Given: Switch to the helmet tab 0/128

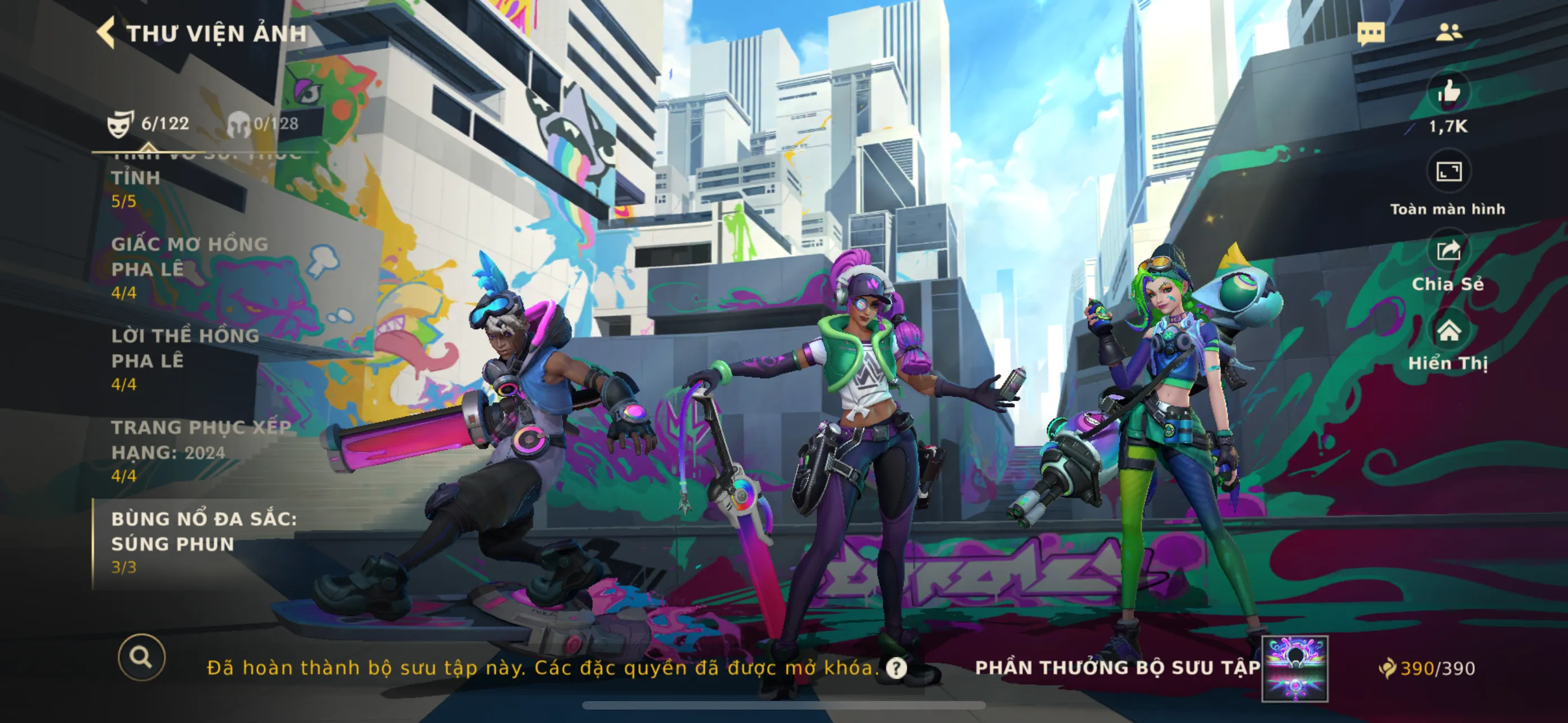Looking at the screenshot, I should coord(264,123).
